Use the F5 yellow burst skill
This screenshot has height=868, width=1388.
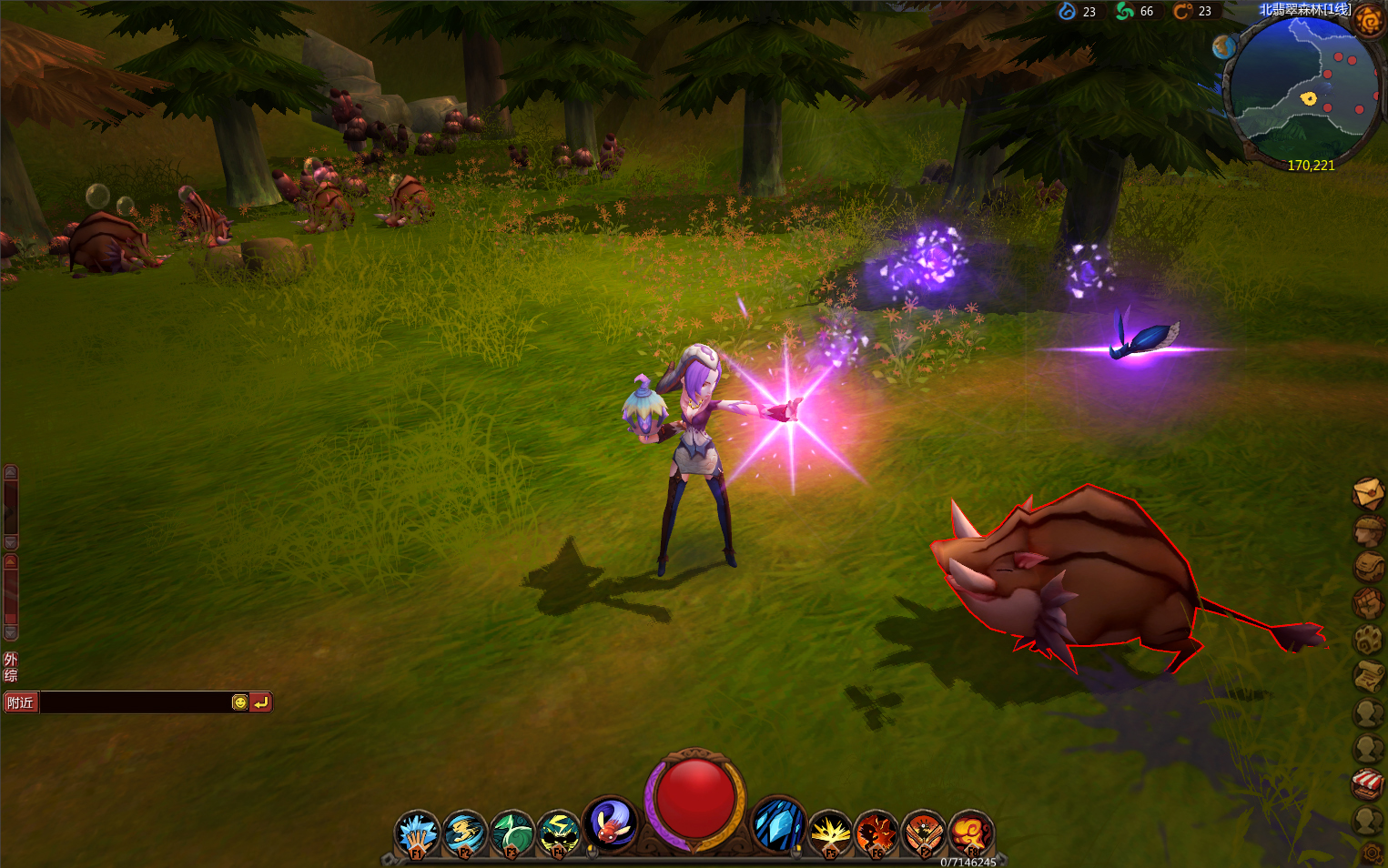[830, 833]
